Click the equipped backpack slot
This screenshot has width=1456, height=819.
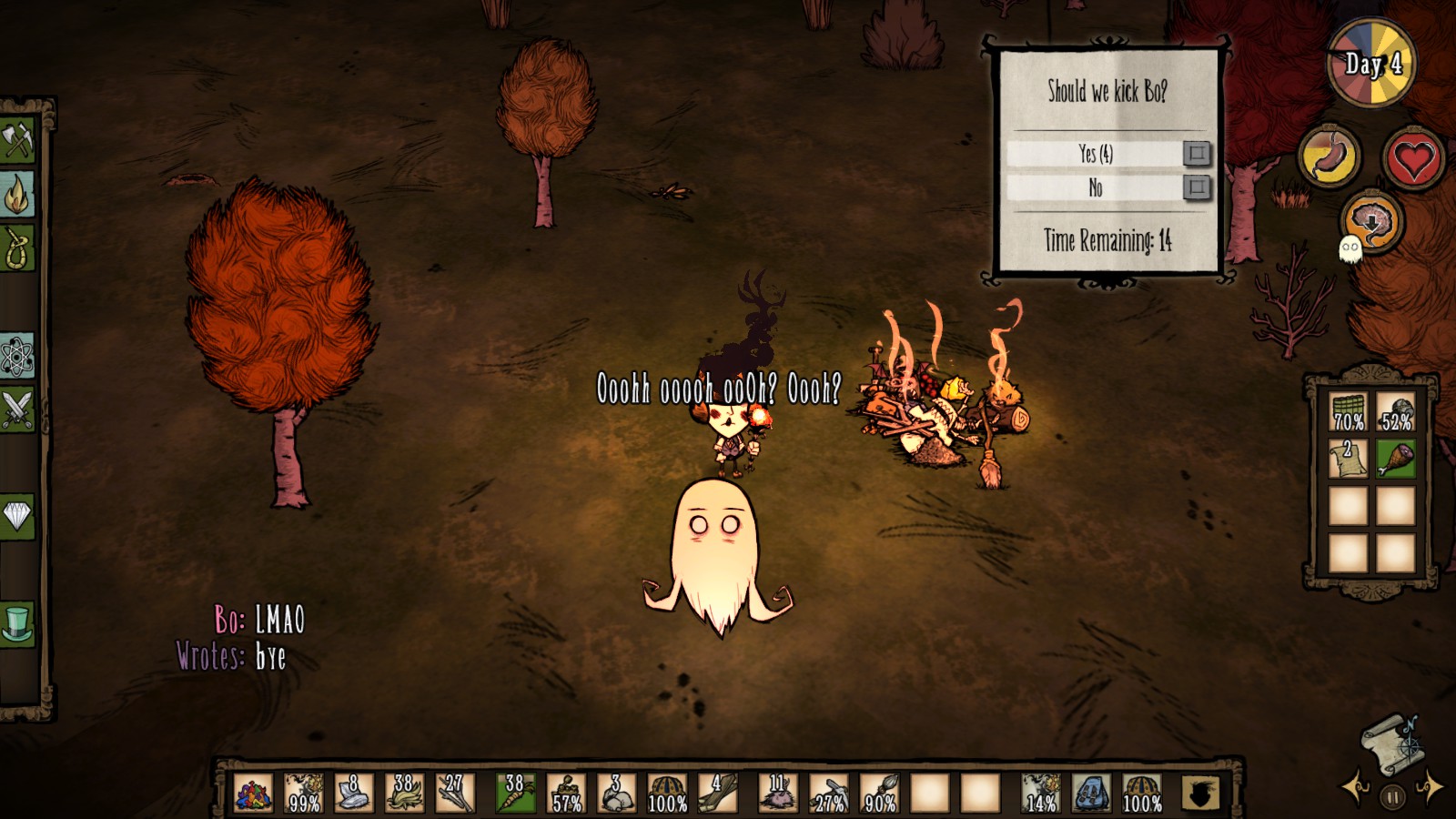coord(1091,794)
